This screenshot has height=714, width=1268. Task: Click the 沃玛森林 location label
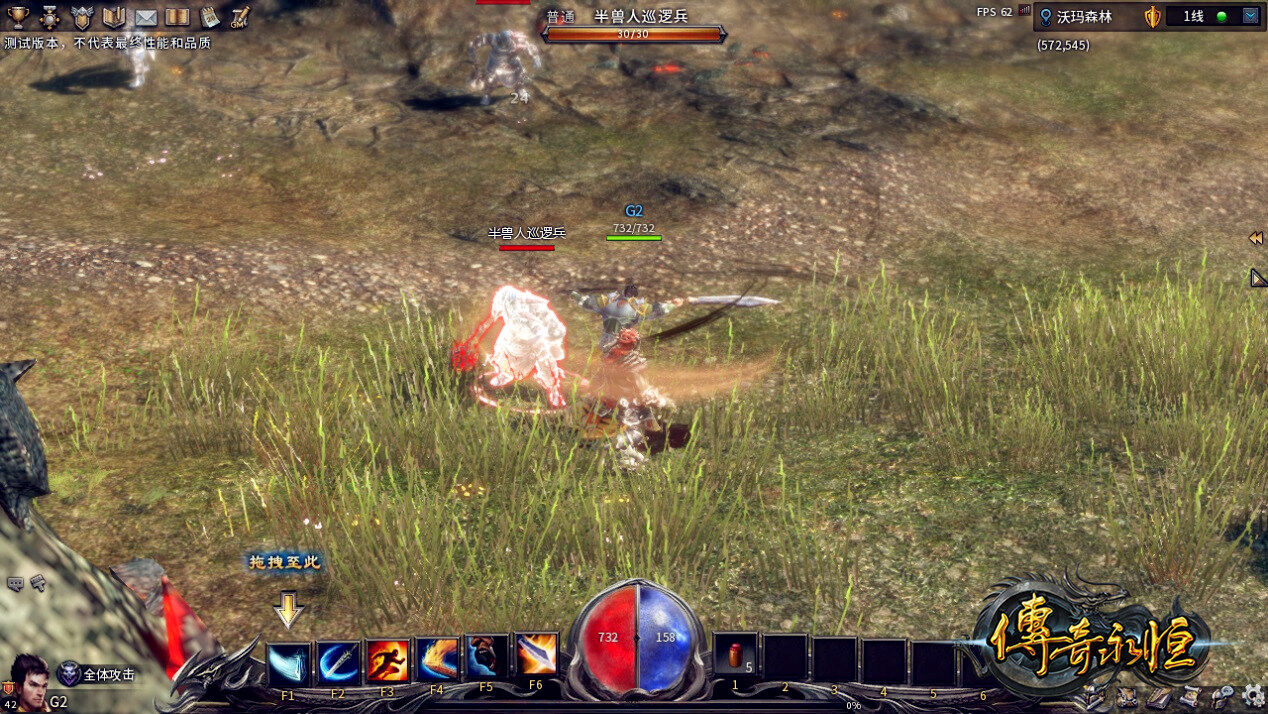coord(1084,17)
